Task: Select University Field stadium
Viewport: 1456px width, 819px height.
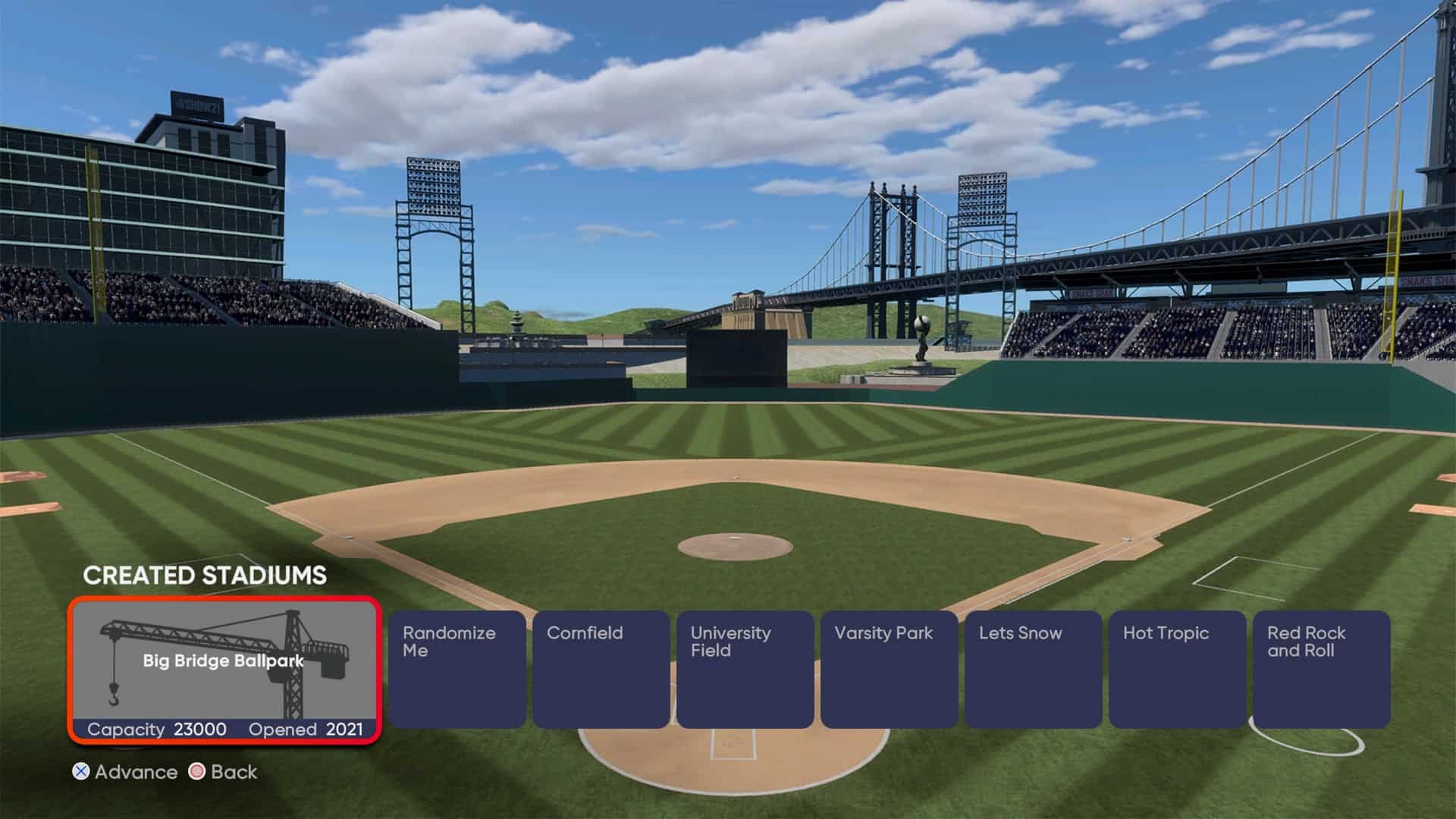Action: click(x=745, y=669)
